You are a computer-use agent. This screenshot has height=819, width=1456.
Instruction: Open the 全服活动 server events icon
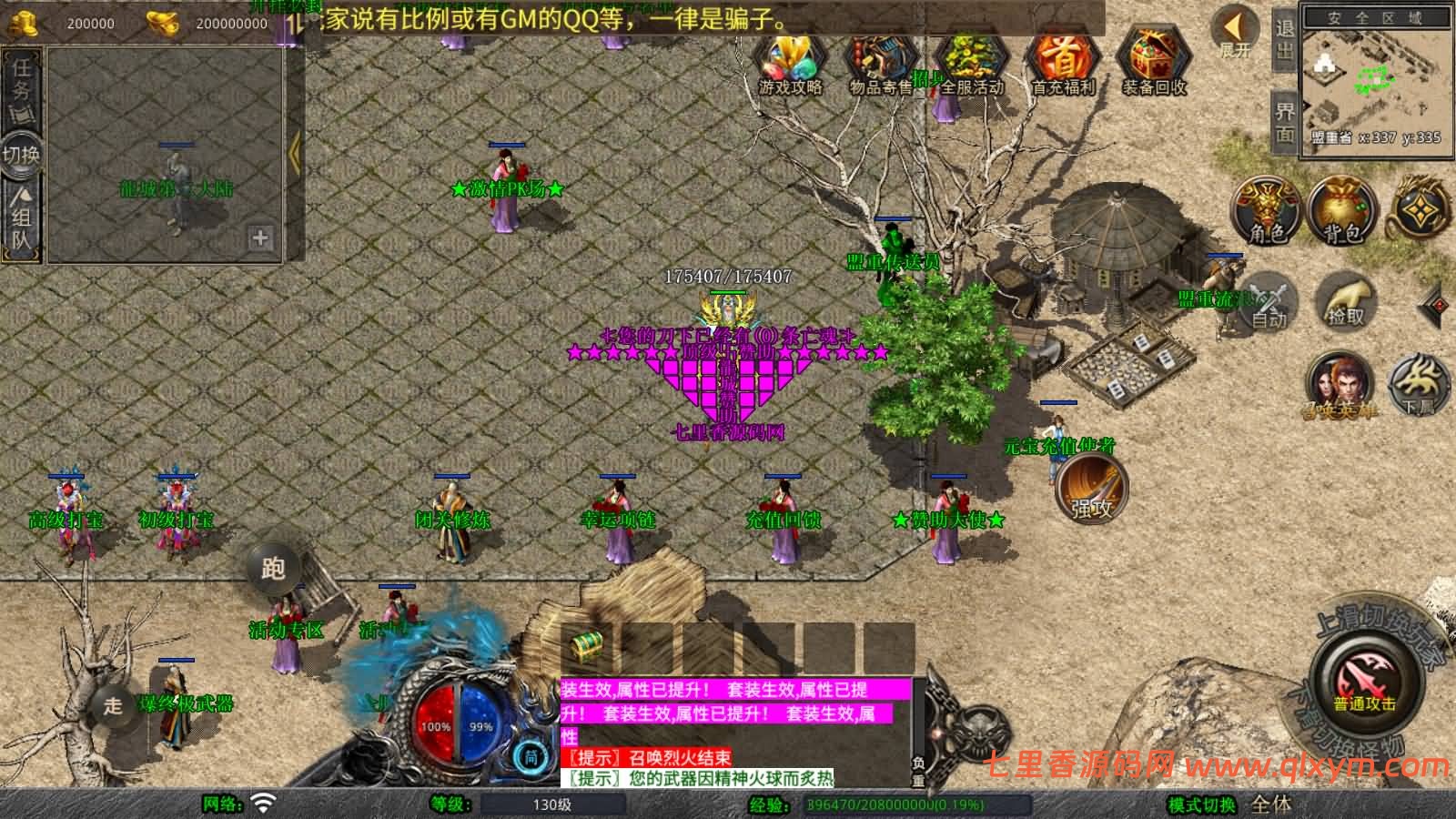tap(972, 62)
